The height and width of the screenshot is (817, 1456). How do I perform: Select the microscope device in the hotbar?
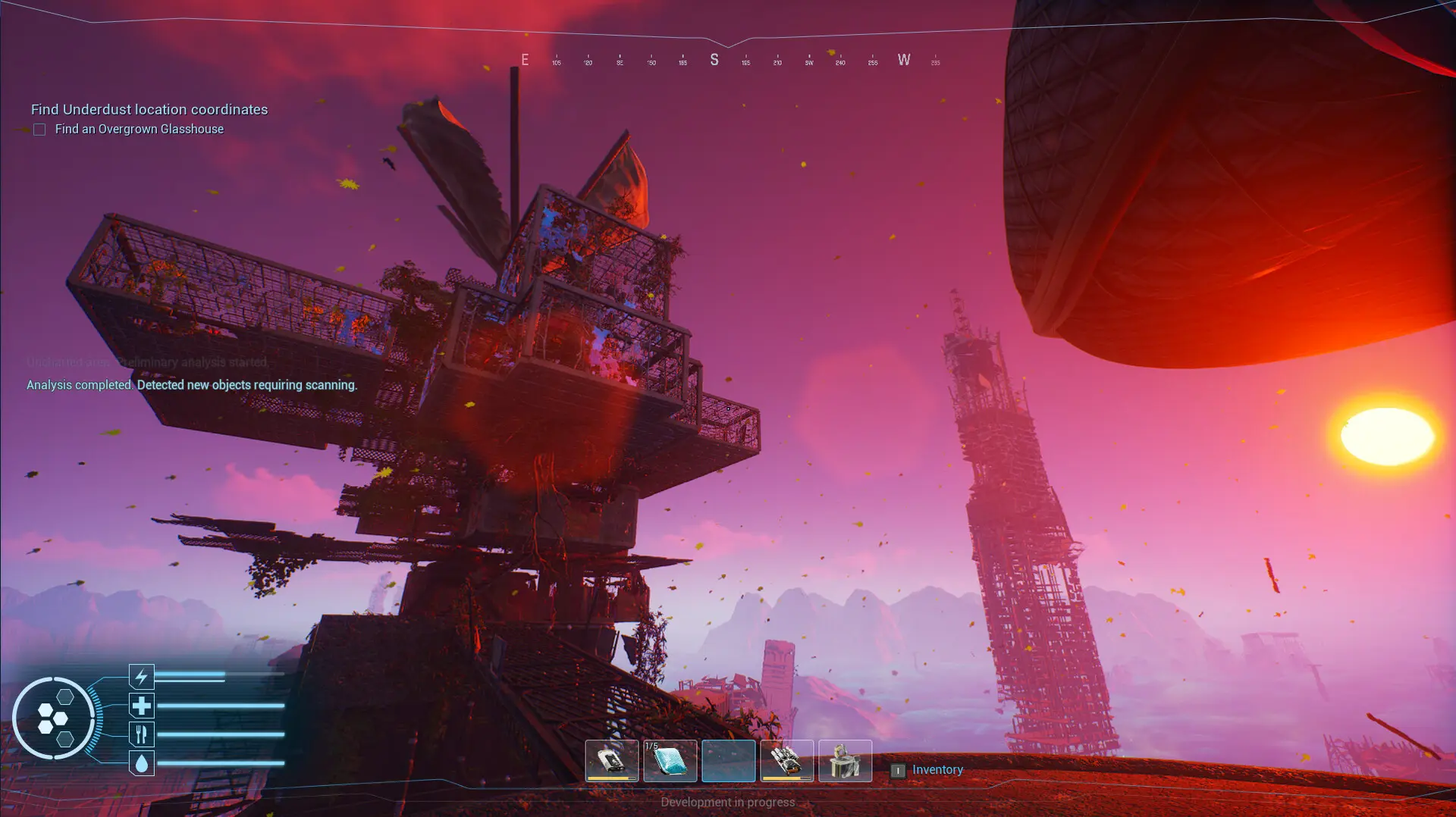point(845,761)
